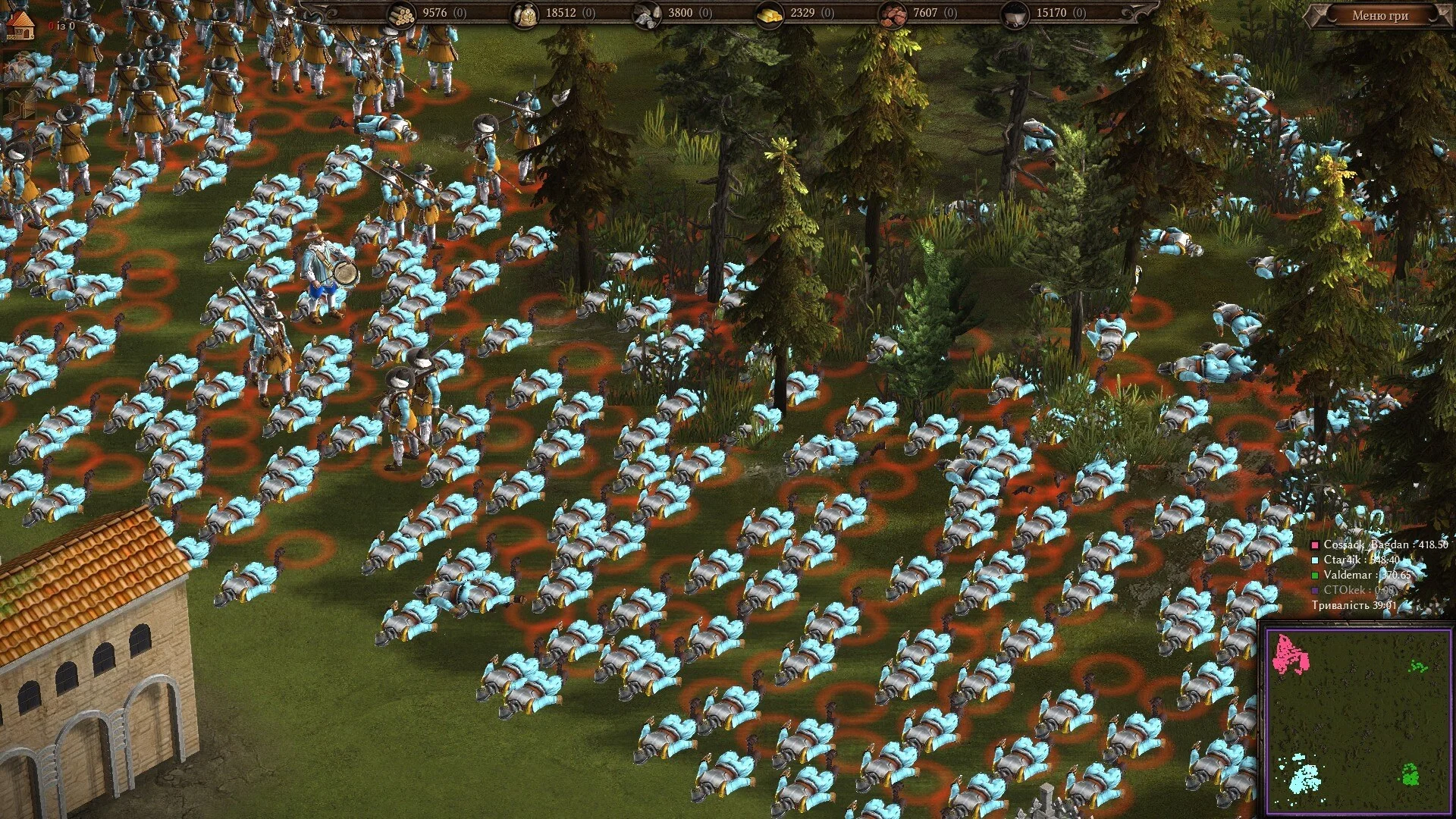1456x819 pixels.
Task: Select the wooden building icon
Action: point(20,104)
